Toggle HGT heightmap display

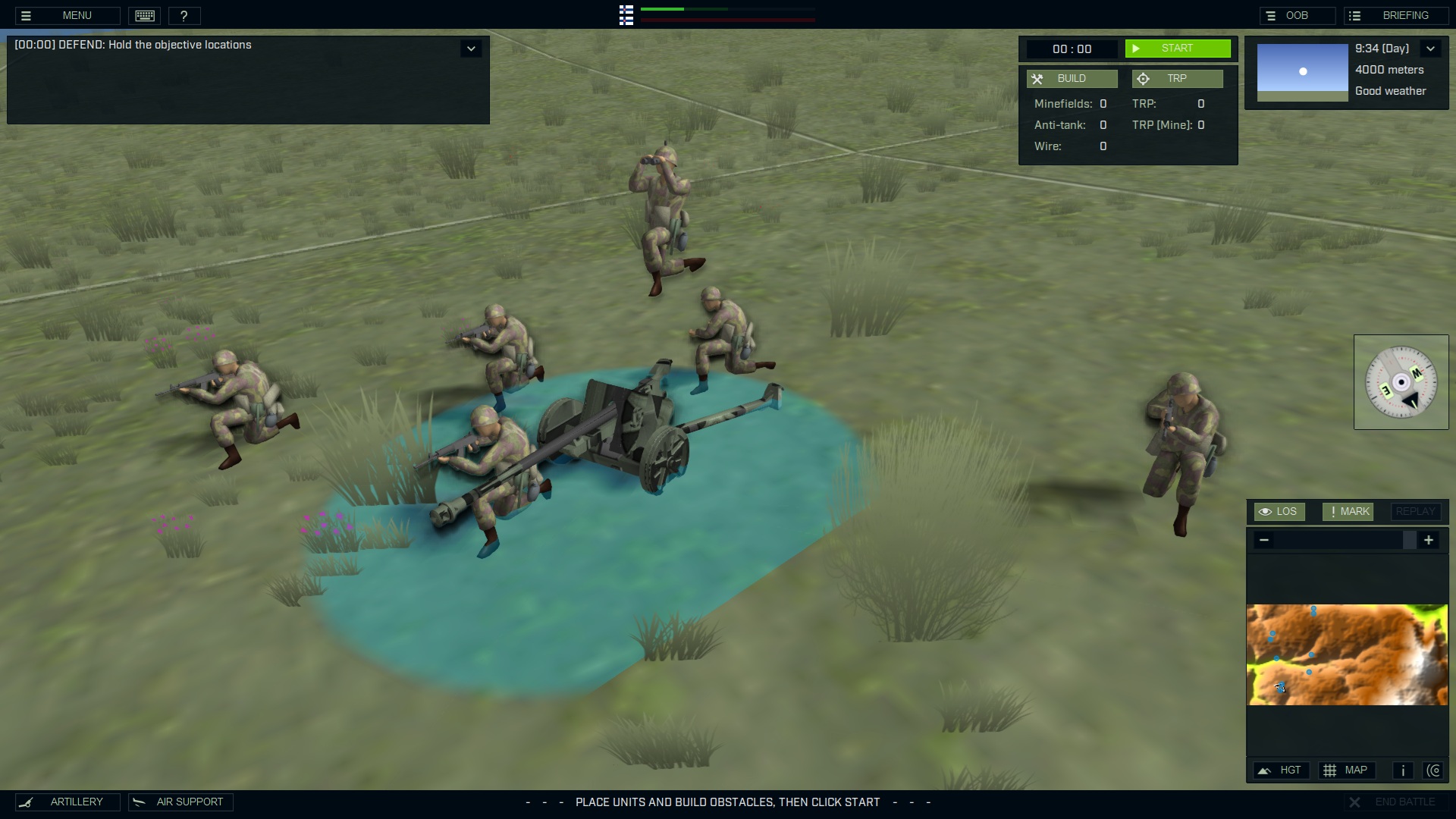1281,770
